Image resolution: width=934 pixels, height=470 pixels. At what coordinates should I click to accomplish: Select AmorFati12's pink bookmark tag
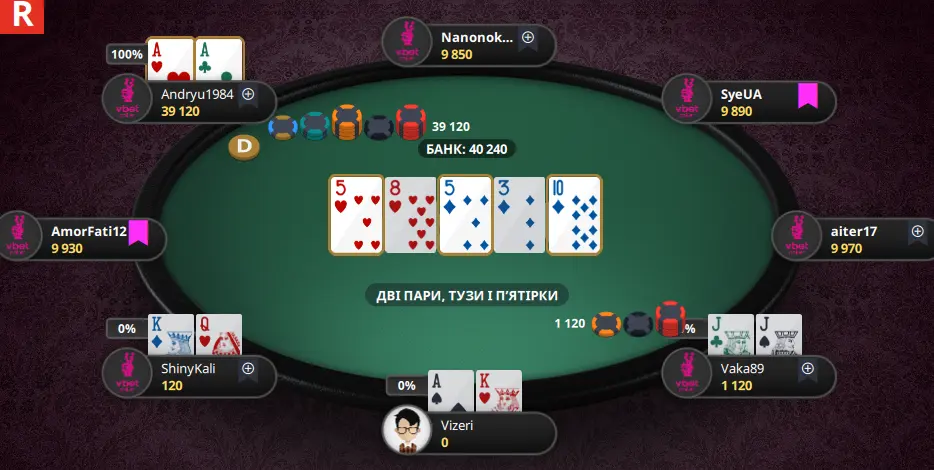coord(138,232)
